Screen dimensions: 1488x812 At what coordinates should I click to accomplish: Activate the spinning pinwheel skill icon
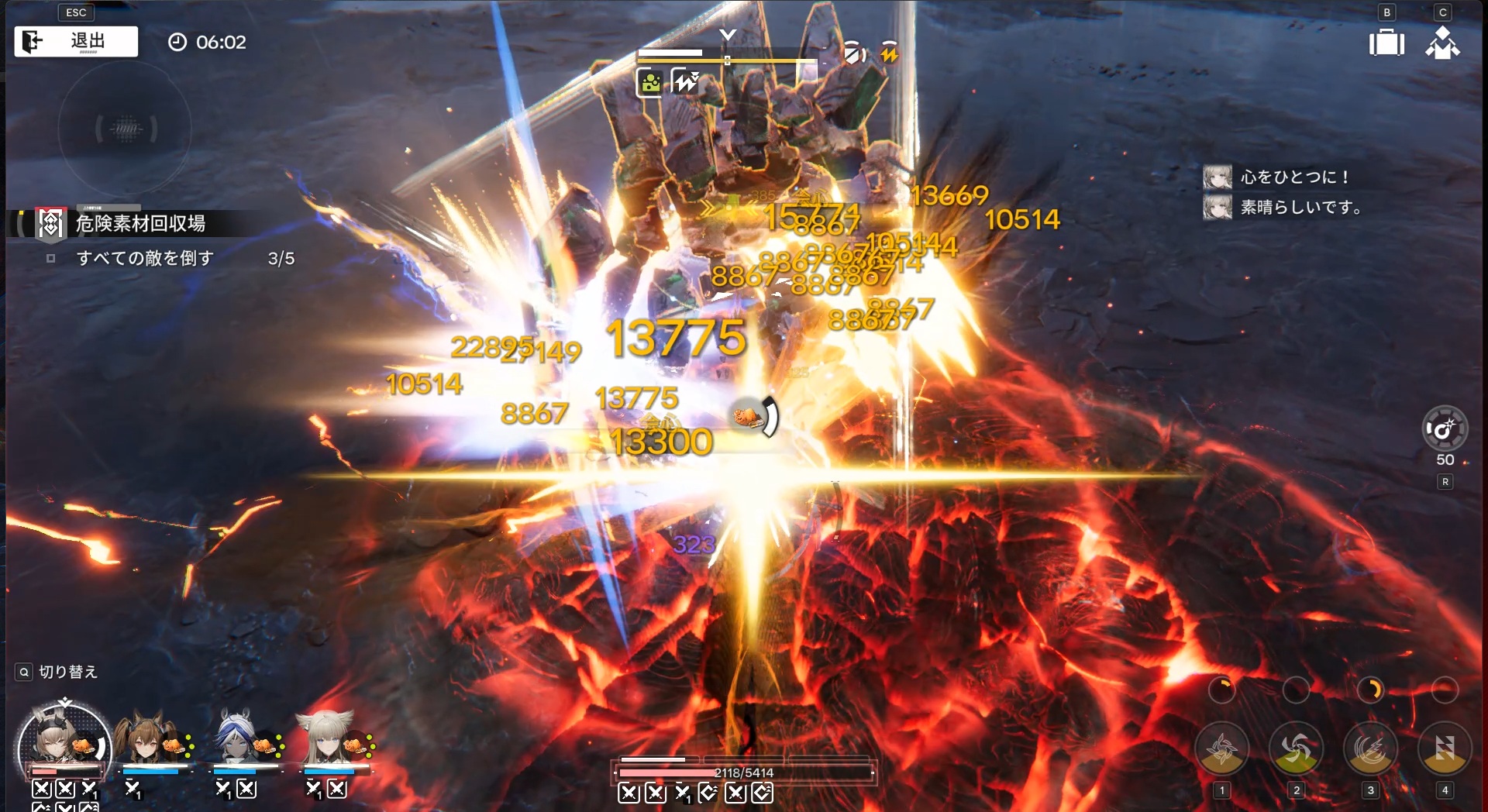pos(1296,748)
